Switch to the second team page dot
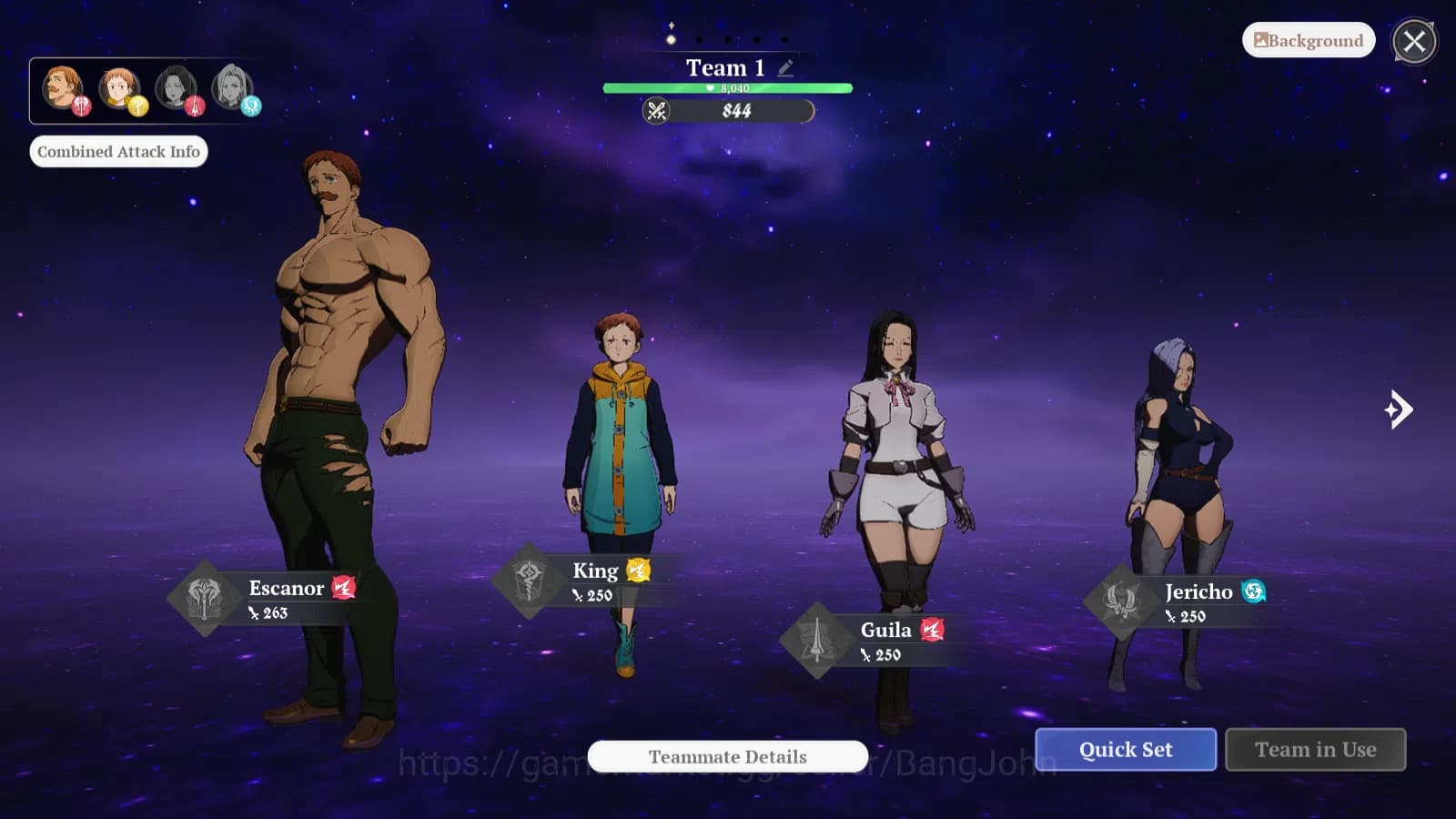1456x819 pixels. point(700,39)
